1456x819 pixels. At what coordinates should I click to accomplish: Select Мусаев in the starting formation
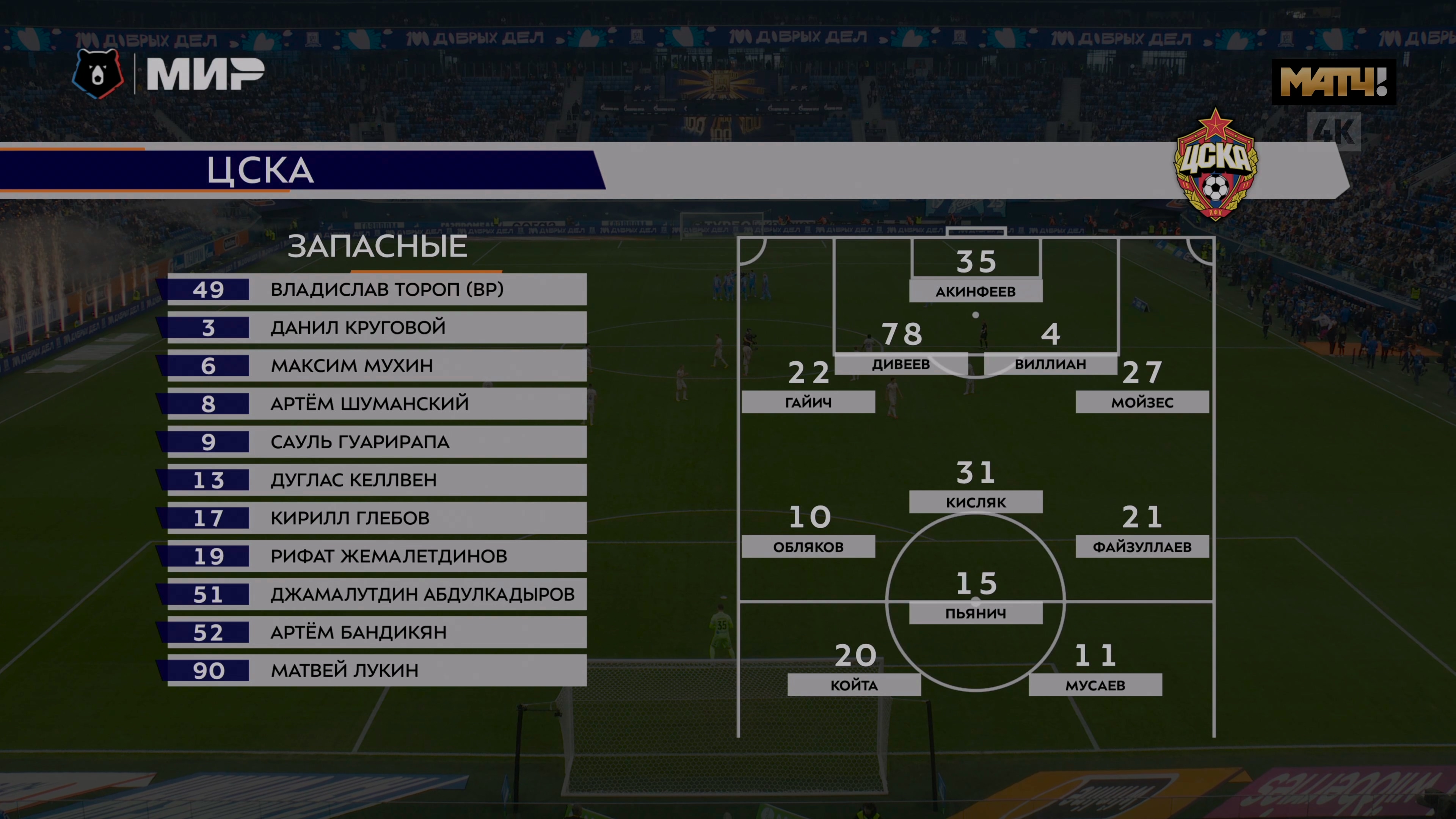point(1095,685)
